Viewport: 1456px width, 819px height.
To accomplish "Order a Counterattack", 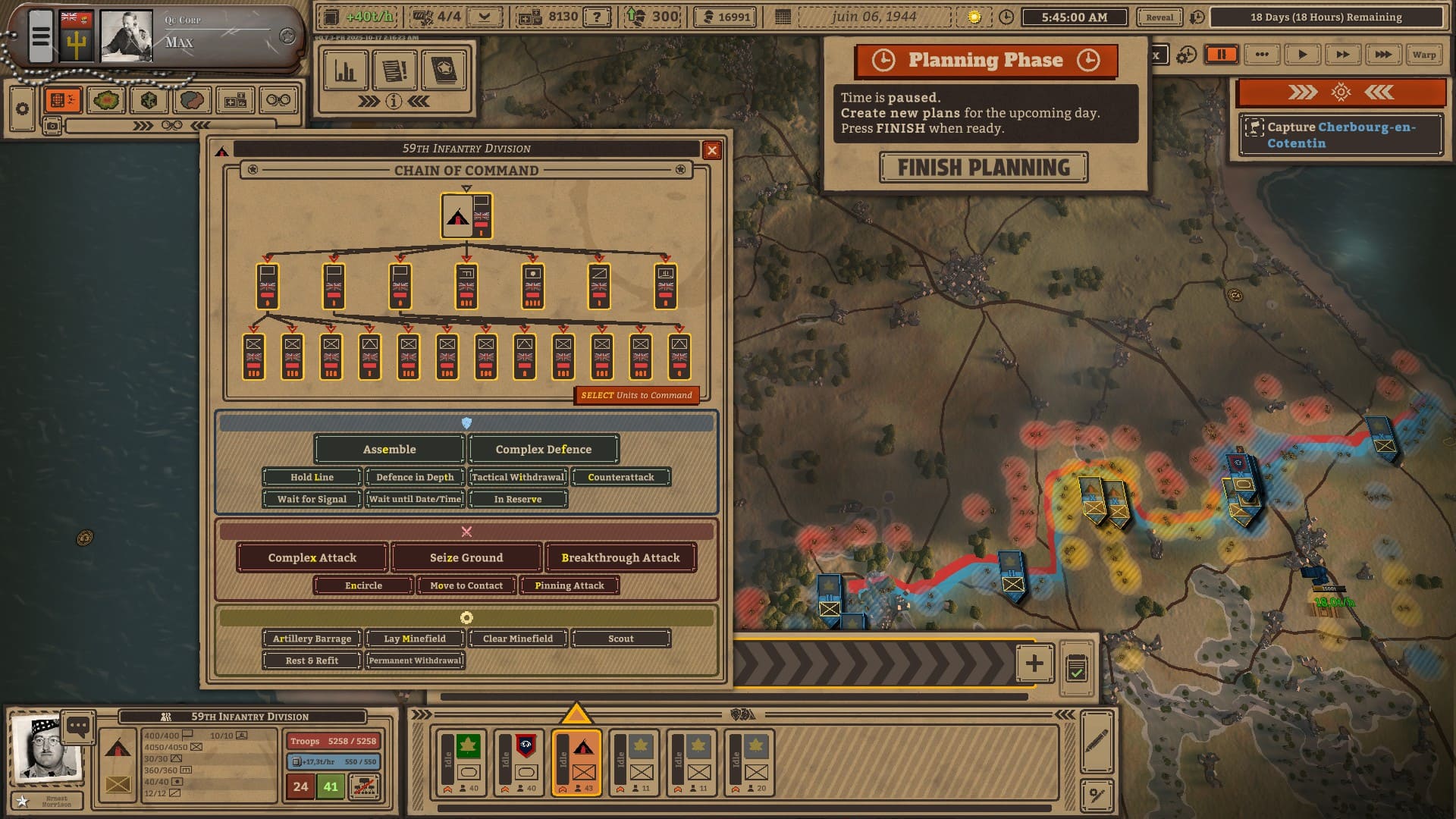I will click(620, 477).
